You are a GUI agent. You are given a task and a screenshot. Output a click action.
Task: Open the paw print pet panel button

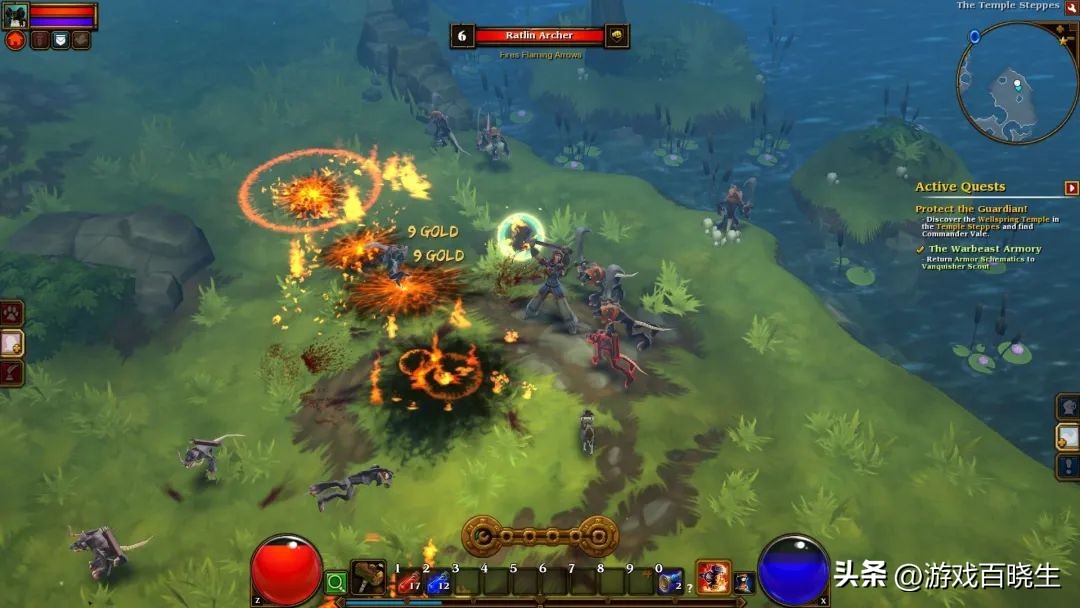pyautogui.click(x=11, y=314)
